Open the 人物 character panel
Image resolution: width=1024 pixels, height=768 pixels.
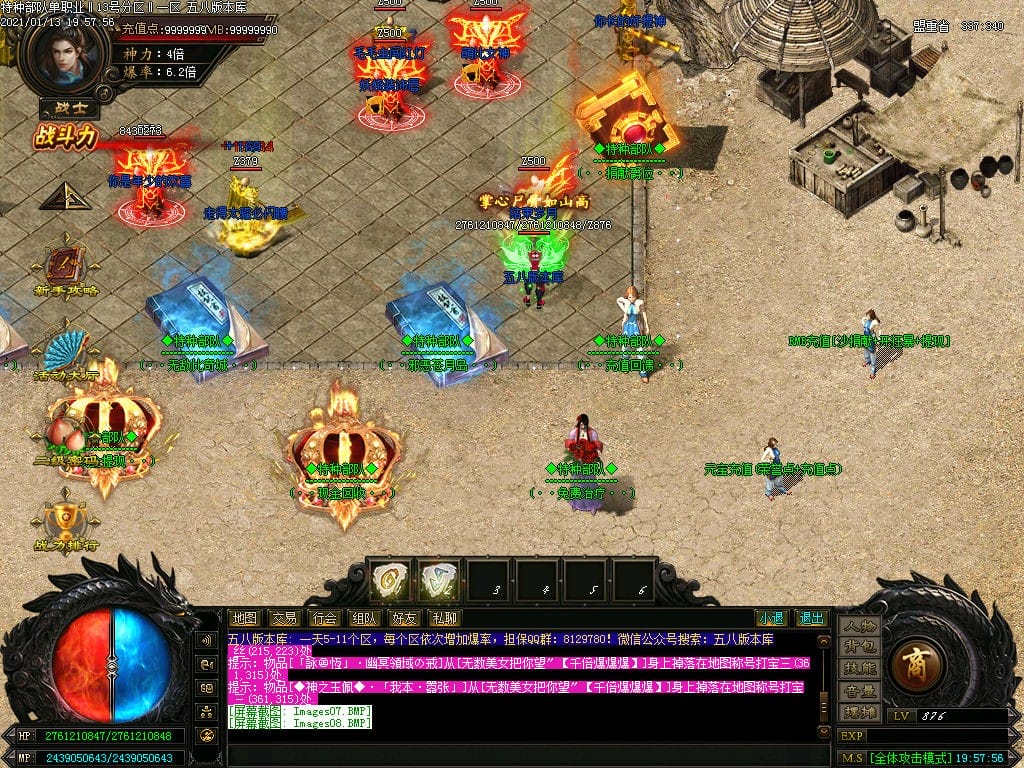click(859, 626)
